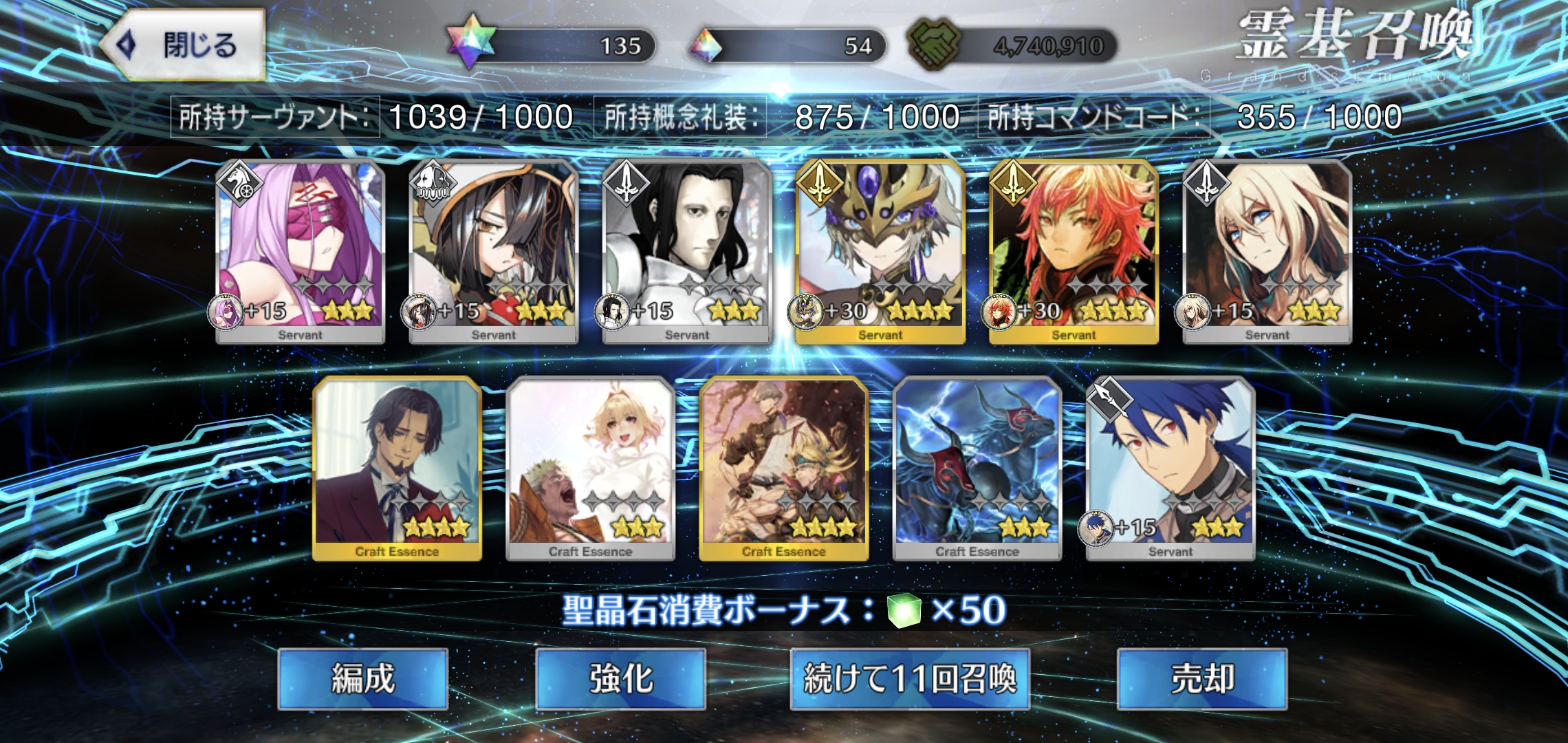This screenshot has height=743, width=1568.
Task: Open the 編成 party formation button
Action: pyautogui.click(x=362, y=679)
